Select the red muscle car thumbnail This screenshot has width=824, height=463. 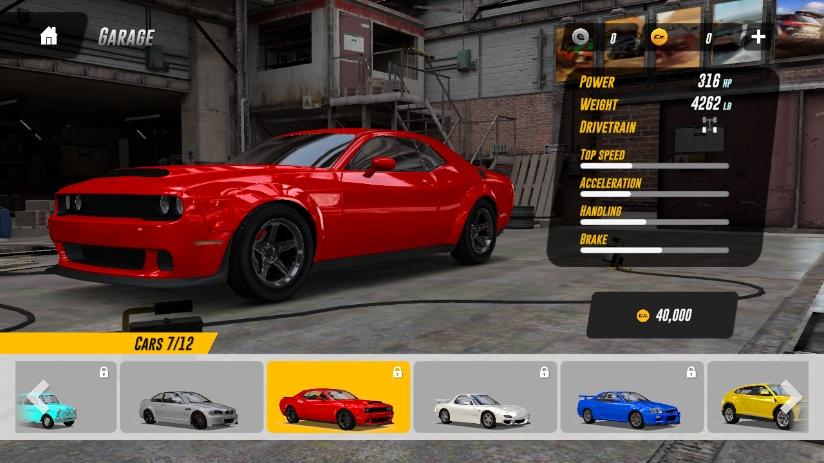(x=337, y=398)
